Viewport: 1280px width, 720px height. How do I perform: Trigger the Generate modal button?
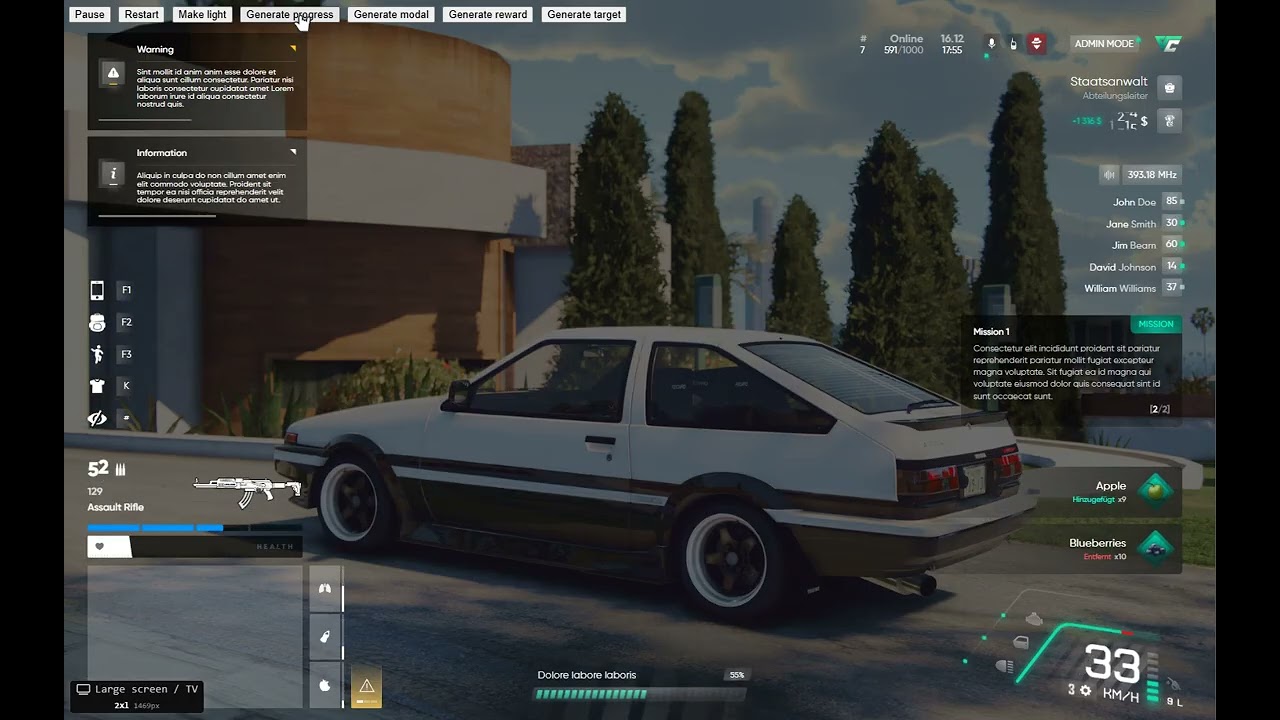coord(391,15)
